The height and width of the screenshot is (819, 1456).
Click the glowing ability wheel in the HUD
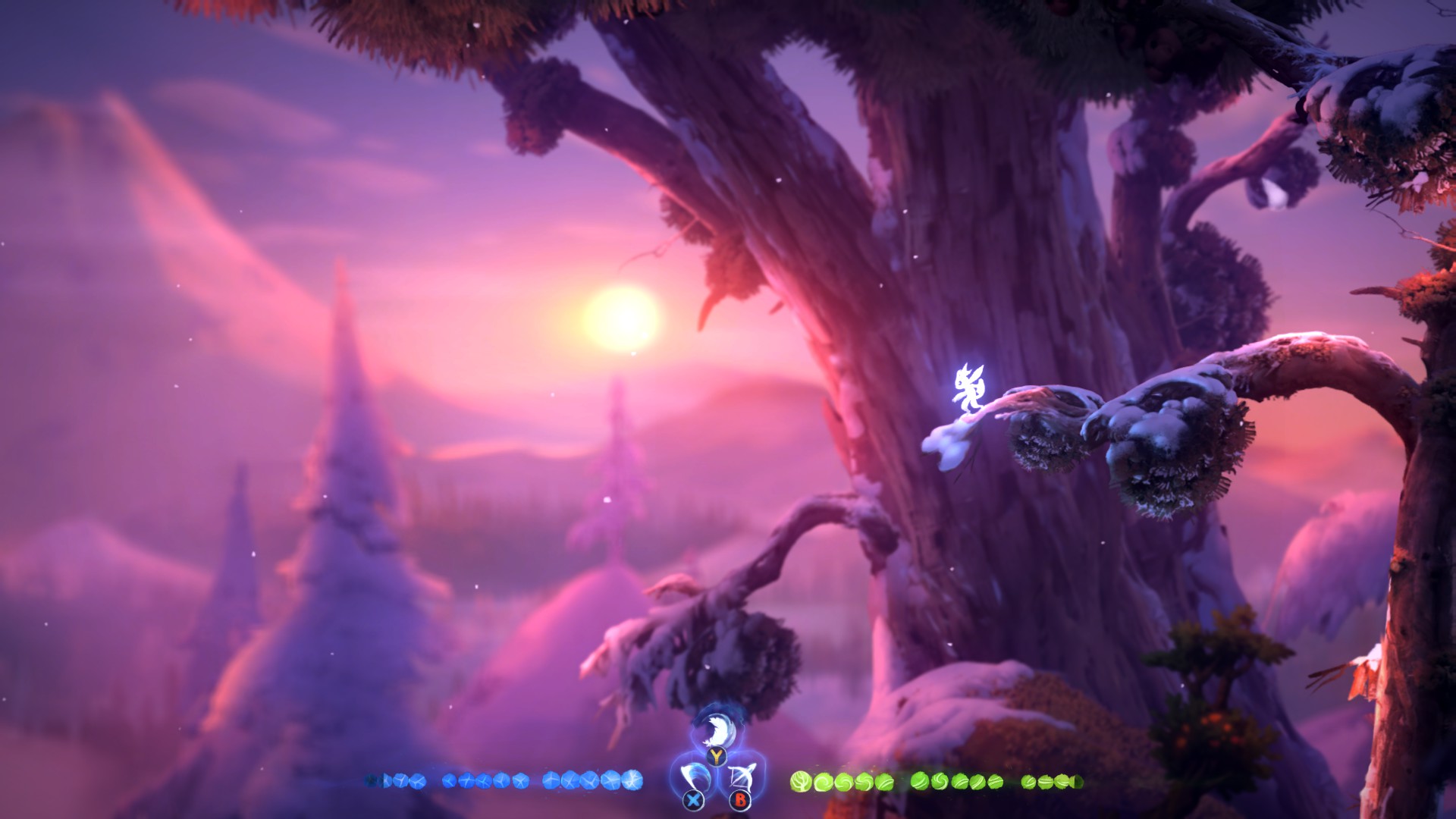[x=716, y=758]
